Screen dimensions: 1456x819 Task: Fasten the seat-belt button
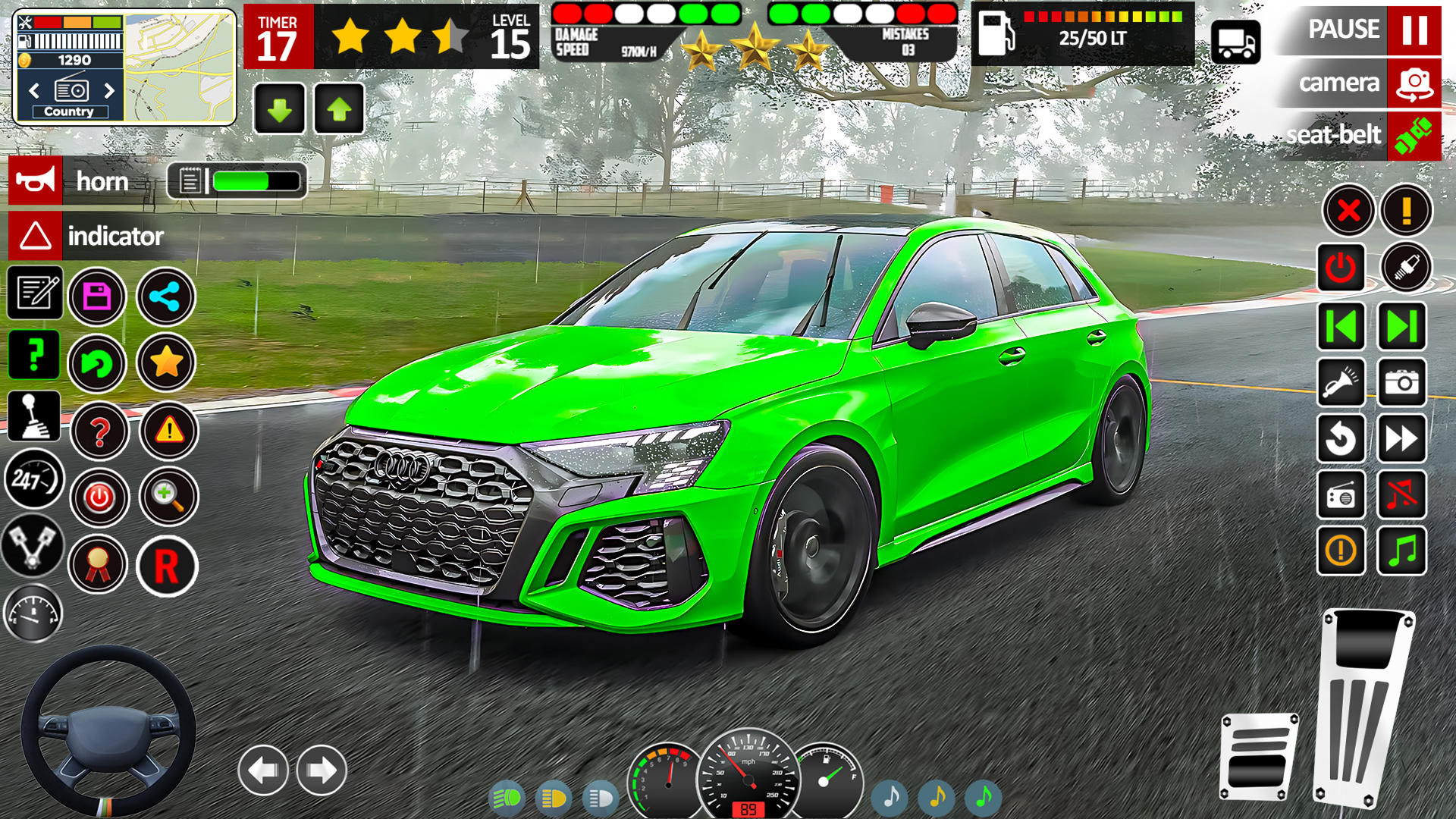click(1414, 136)
